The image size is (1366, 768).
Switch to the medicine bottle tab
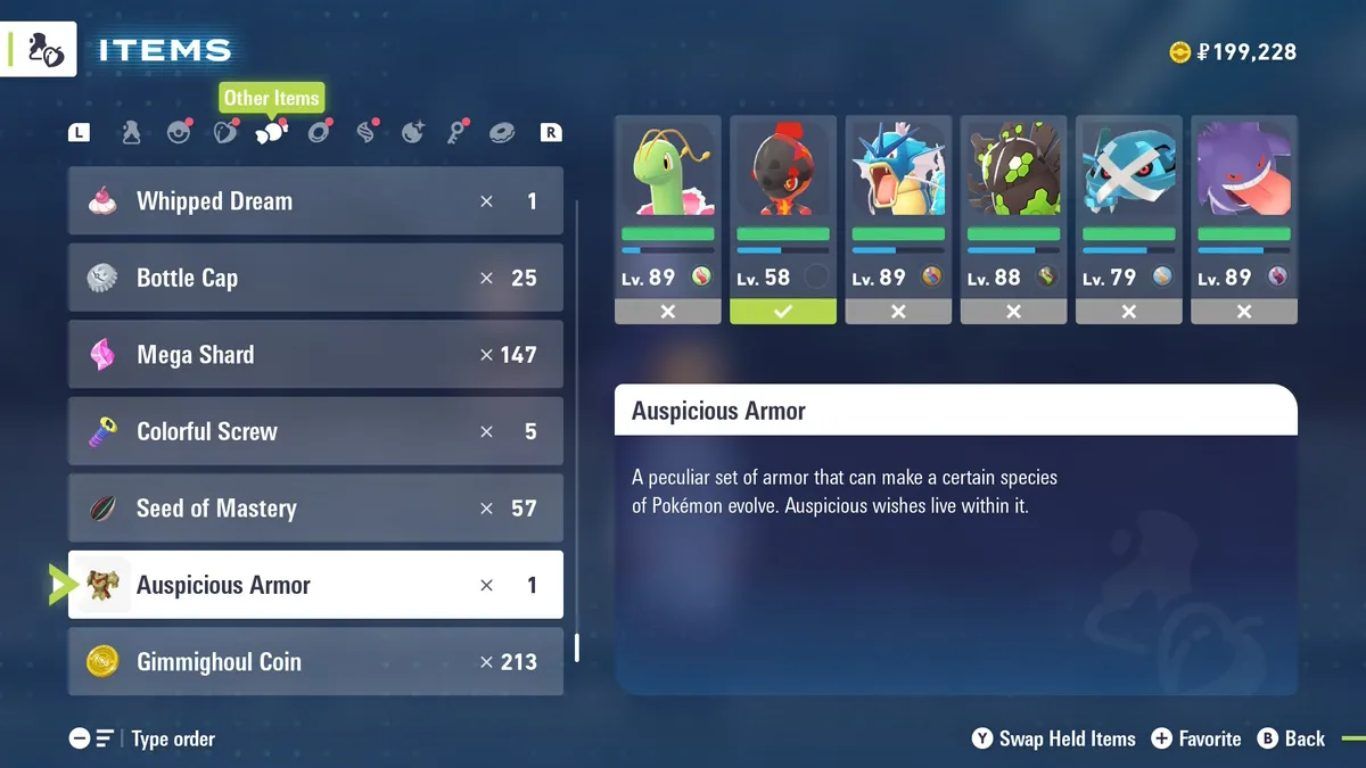tap(131, 132)
